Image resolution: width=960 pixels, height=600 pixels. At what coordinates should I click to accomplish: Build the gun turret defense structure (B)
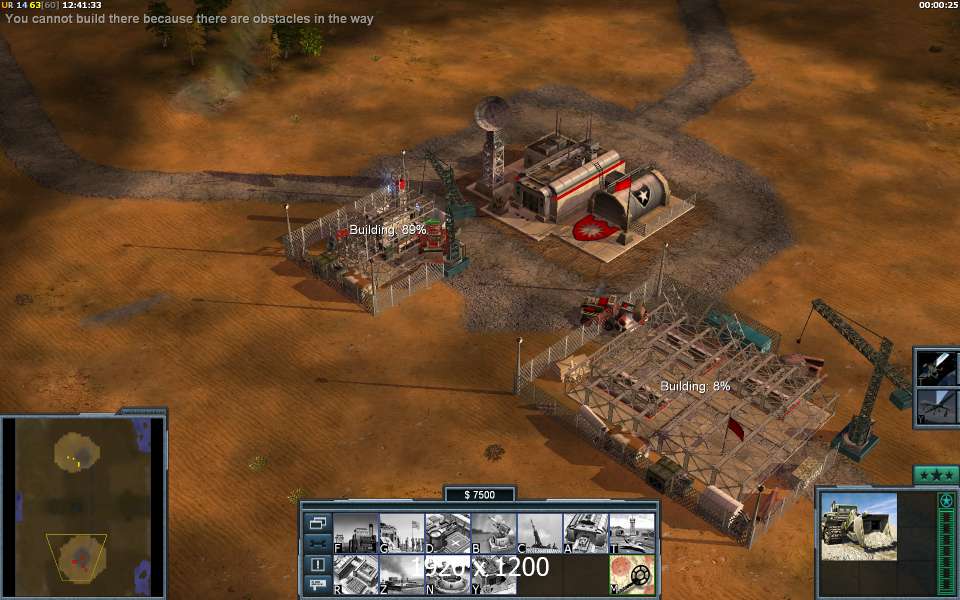click(x=493, y=533)
